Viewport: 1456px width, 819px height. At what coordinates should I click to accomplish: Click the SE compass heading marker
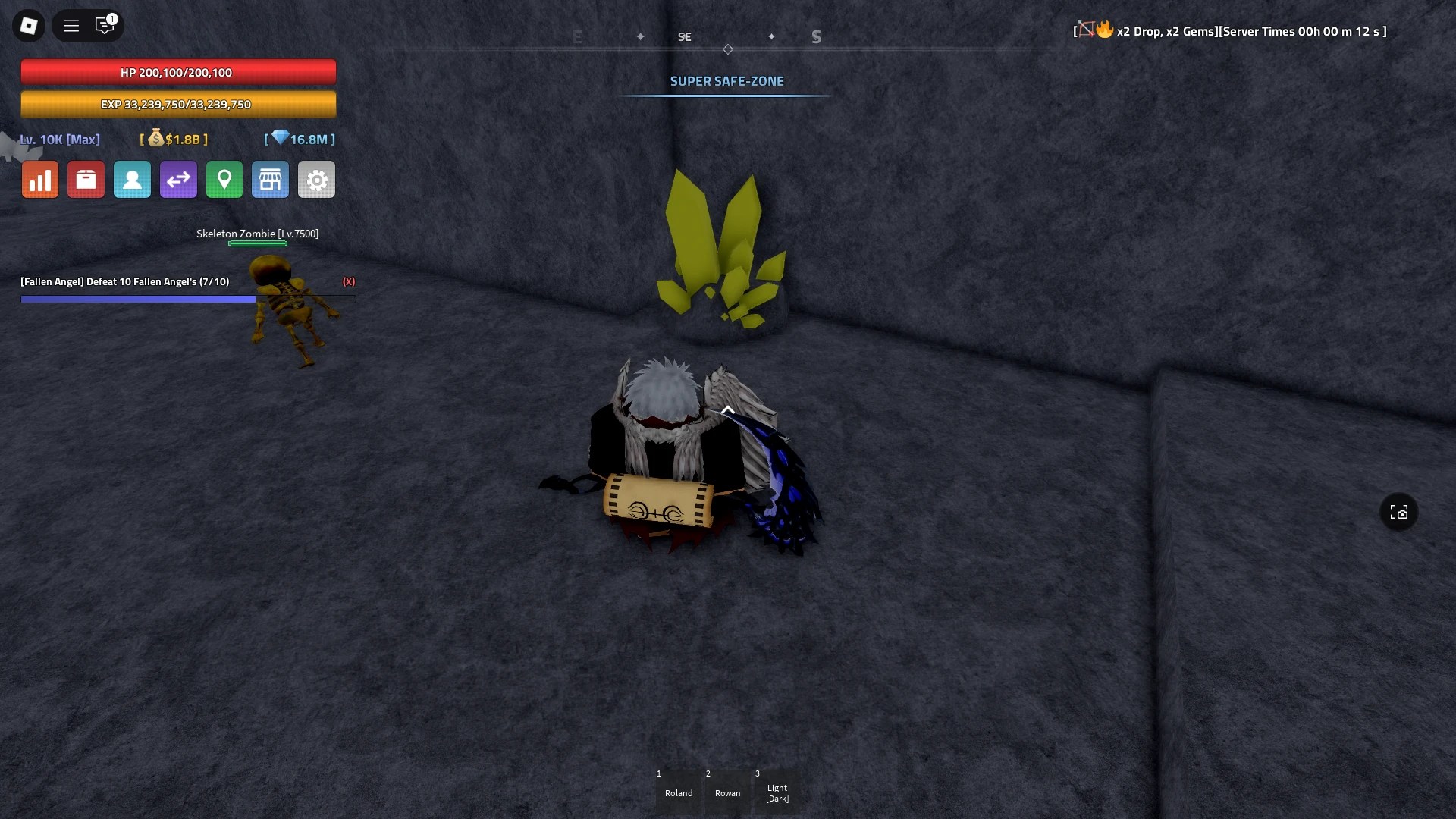tap(685, 36)
